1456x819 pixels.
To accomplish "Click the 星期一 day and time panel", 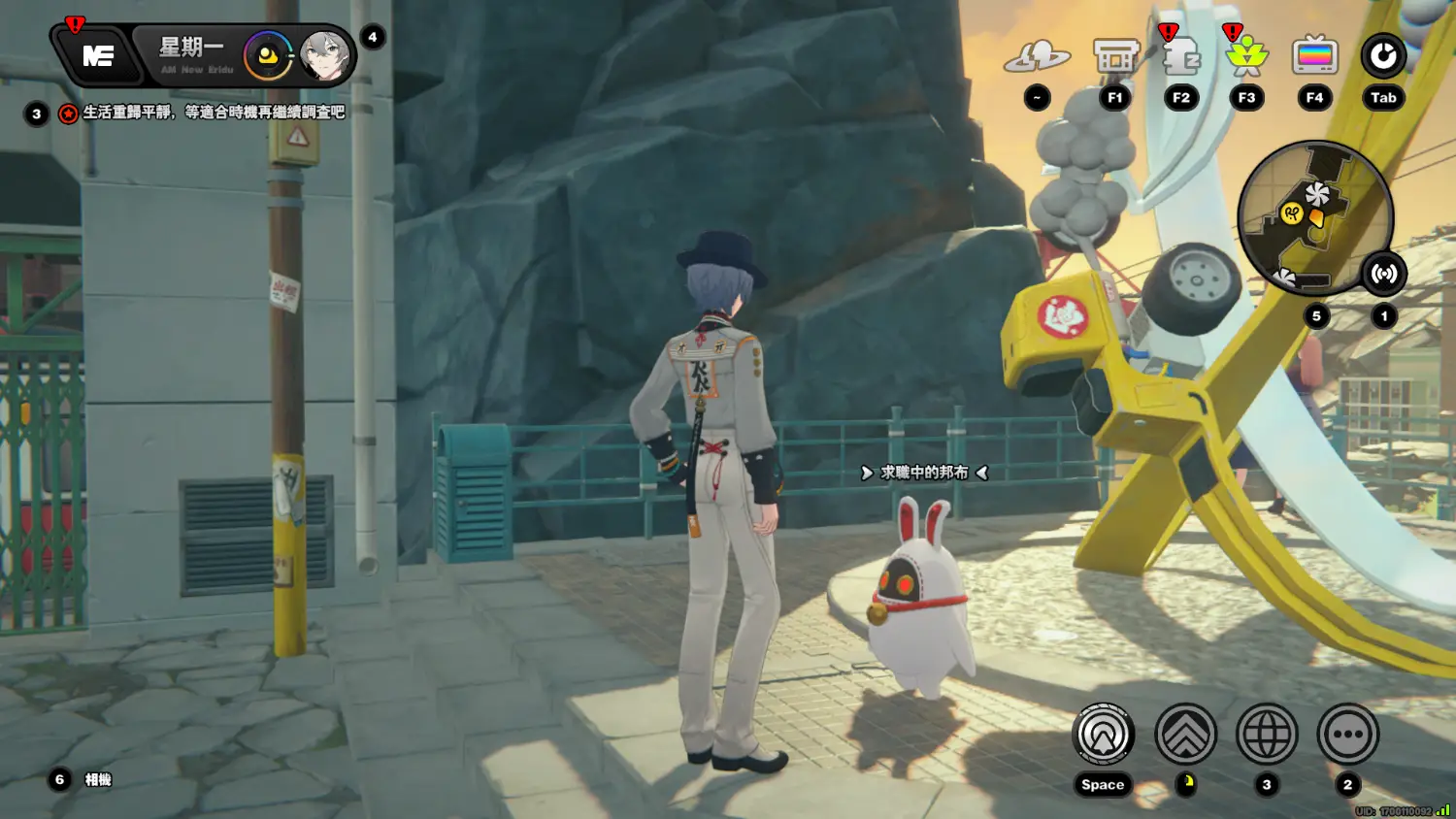I will [193, 55].
